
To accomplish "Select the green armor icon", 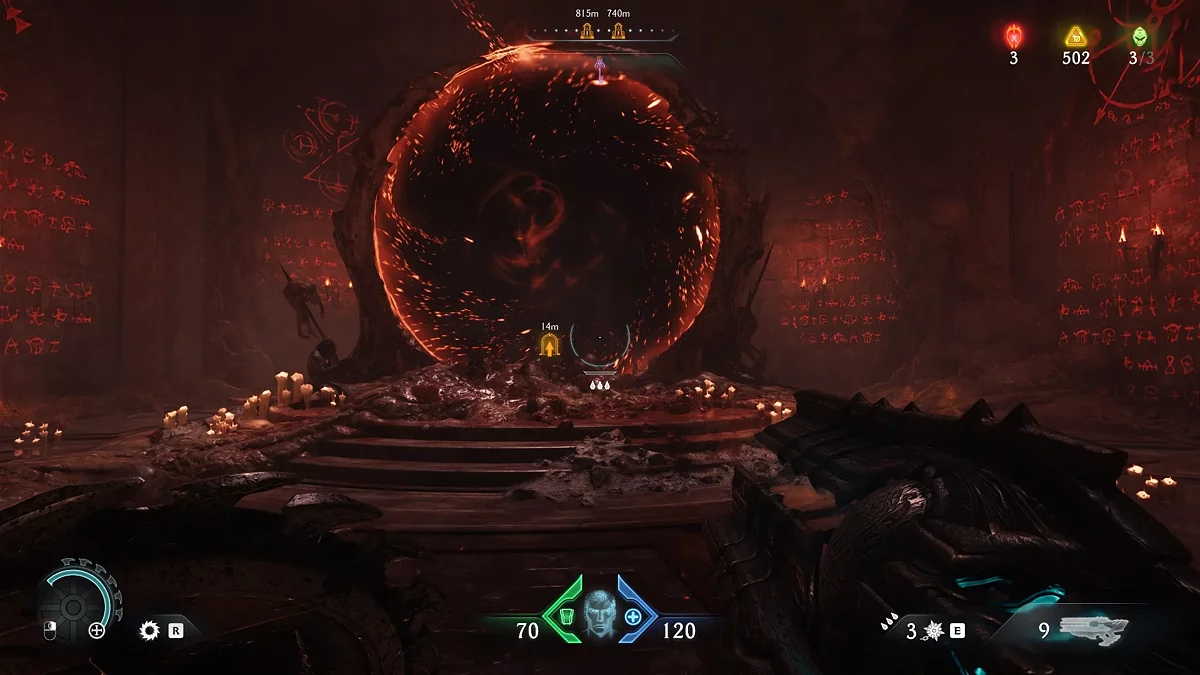I will point(565,615).
